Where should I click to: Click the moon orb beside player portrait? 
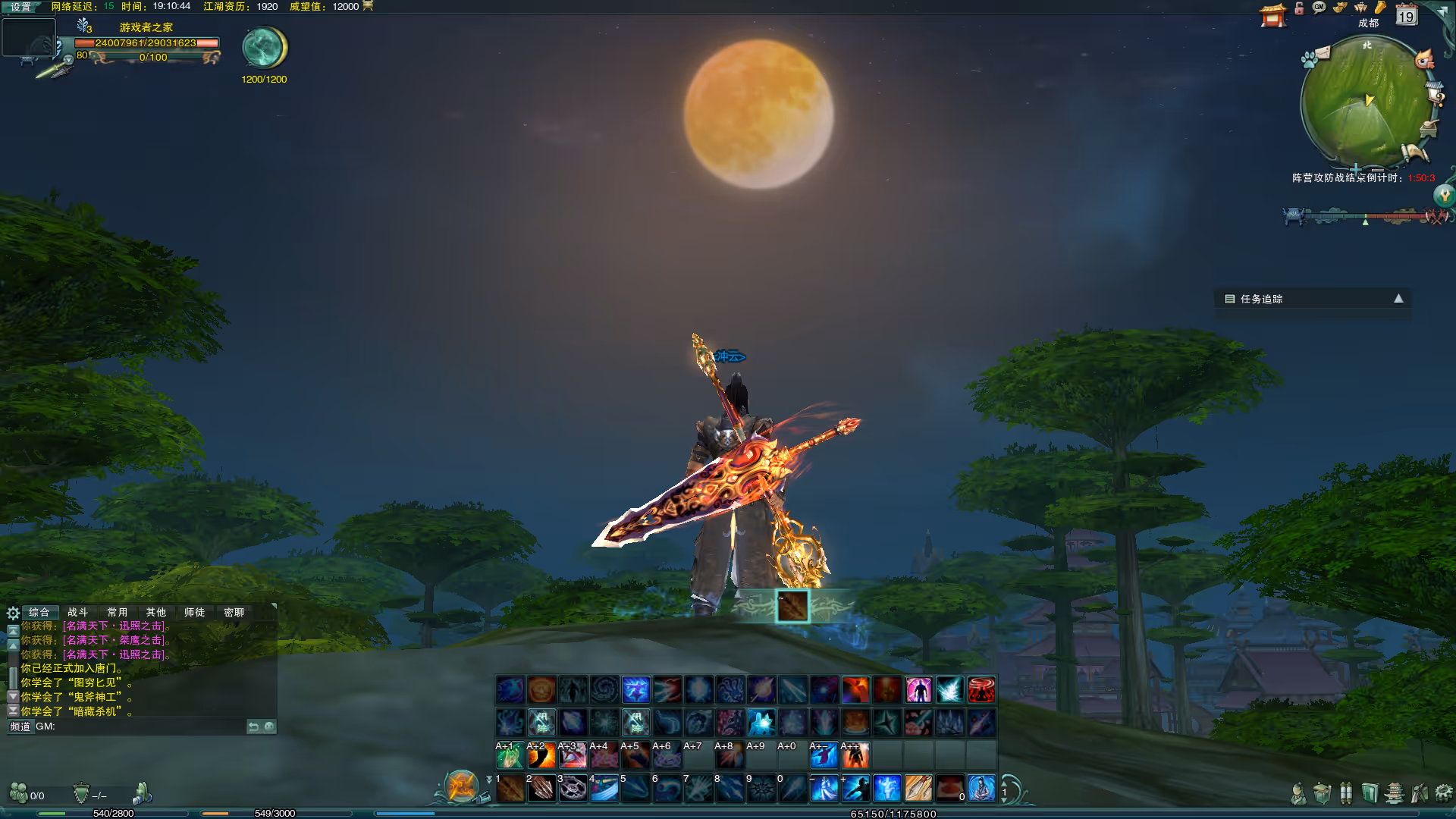(264, 48)
